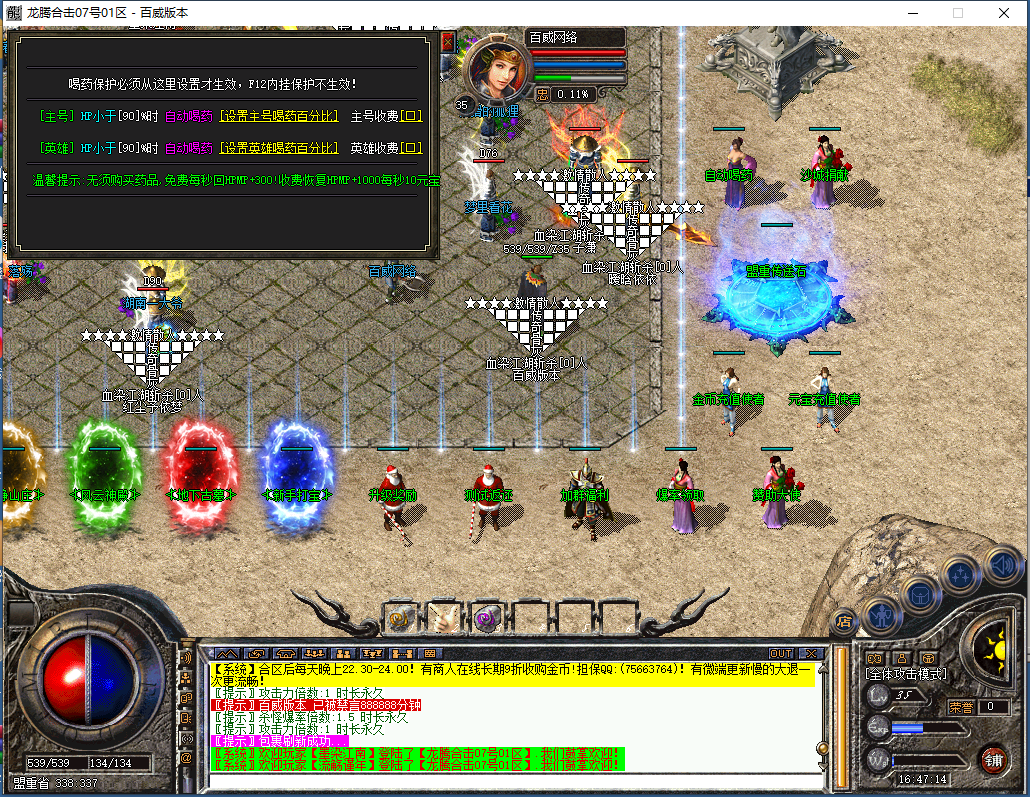Toggle the main character paid recovery option
Screen dimensions: 1030x797
click(412, 116)
